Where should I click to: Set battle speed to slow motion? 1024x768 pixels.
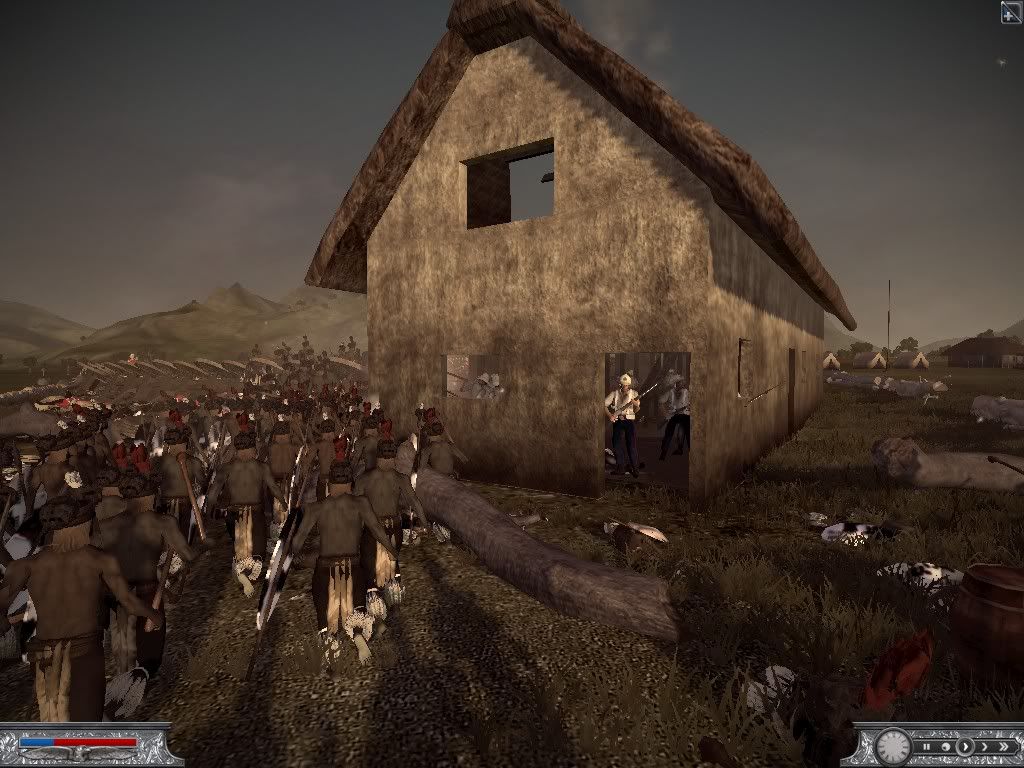[946, 747]
